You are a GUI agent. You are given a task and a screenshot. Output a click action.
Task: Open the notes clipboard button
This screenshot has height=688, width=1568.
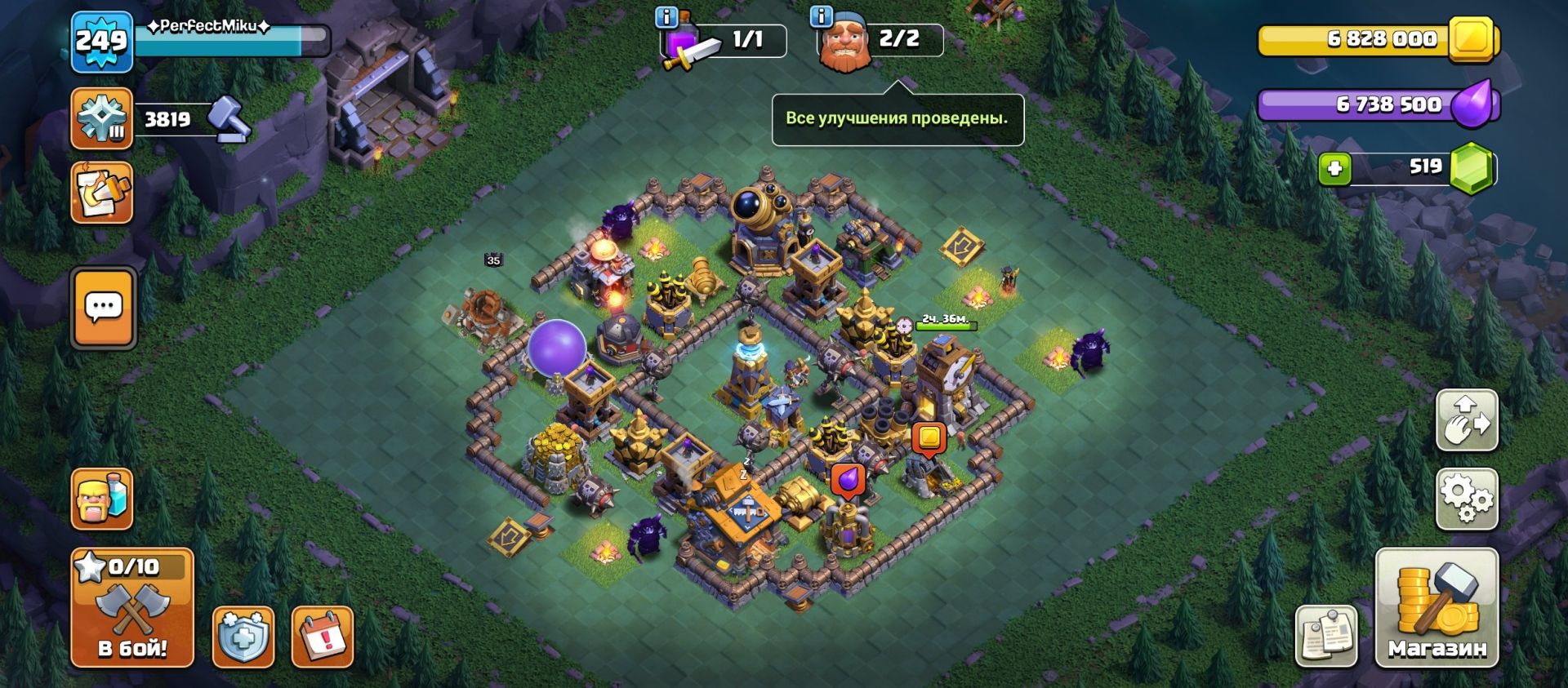click(1326, 637)
